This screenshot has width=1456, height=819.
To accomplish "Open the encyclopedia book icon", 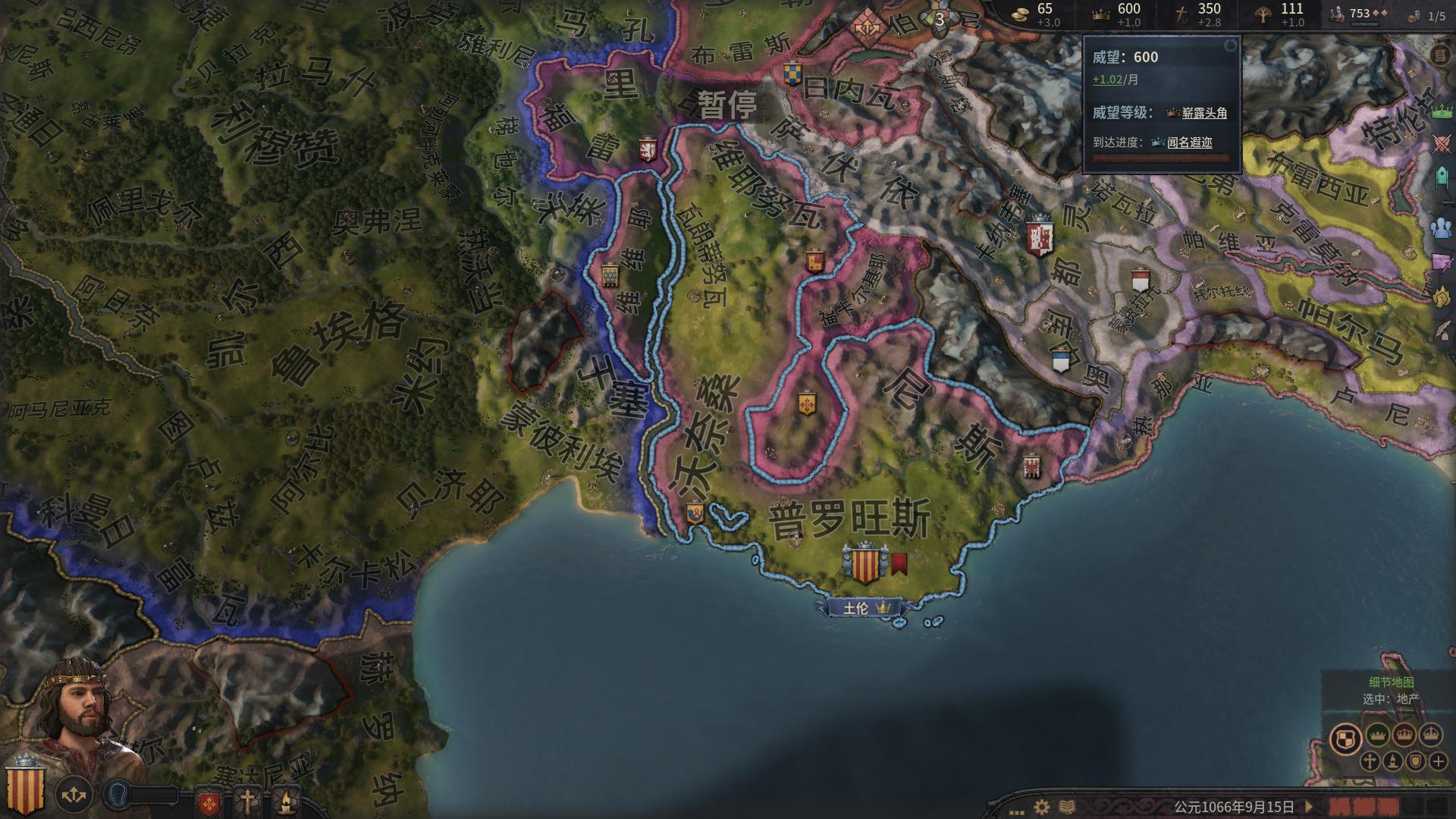I will coord(1066,807).
